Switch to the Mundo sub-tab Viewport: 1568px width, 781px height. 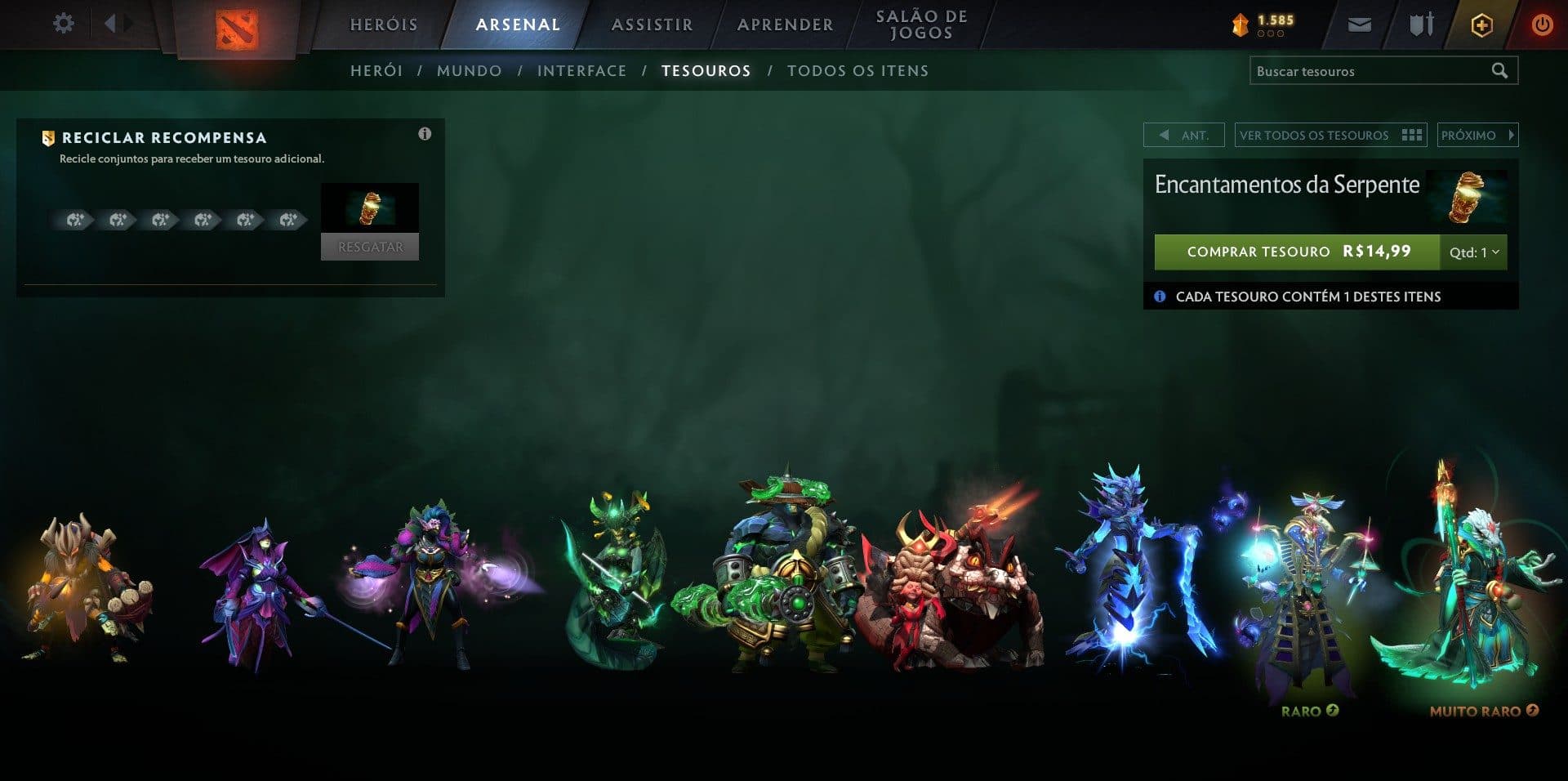point(470,71)
